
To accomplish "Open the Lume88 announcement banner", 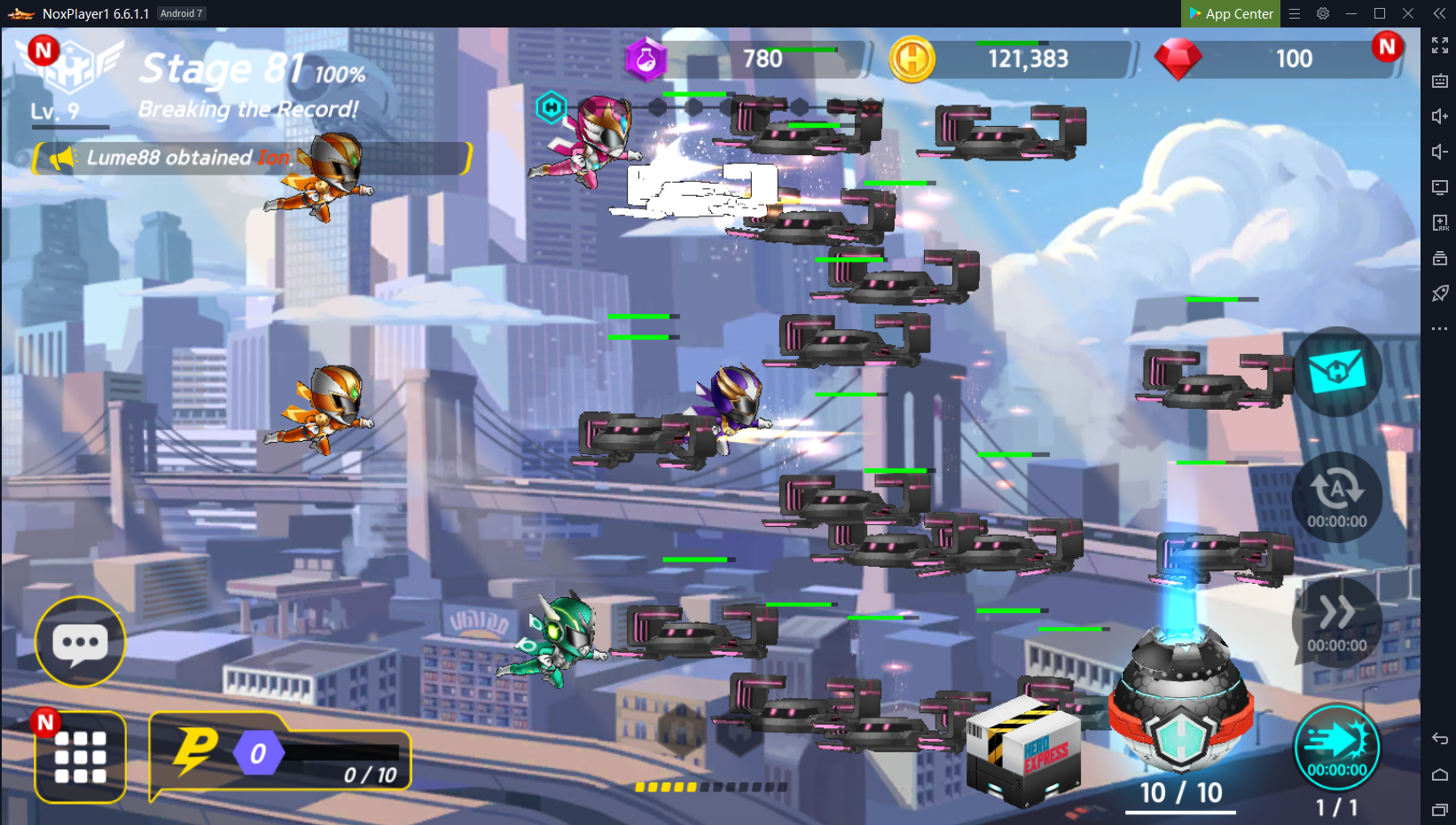I will pyautogui.click(x=253, y=158).
